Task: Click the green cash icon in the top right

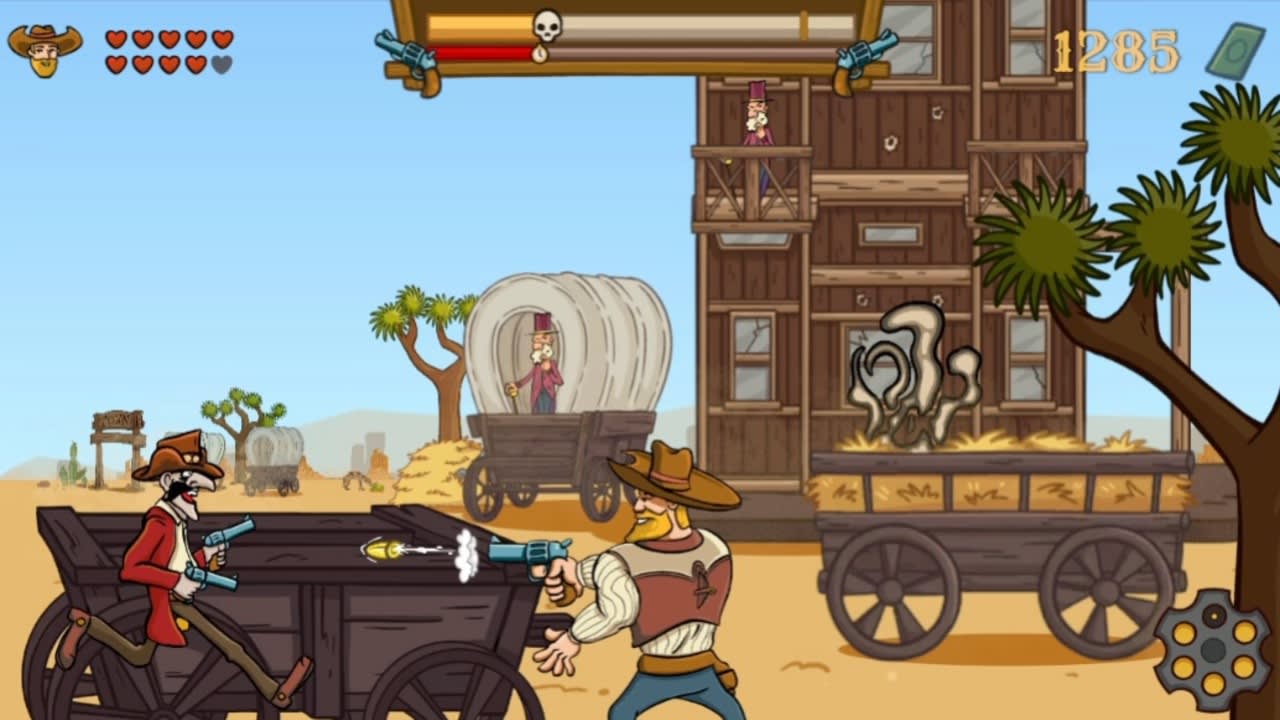Action: pos(1235,48)
